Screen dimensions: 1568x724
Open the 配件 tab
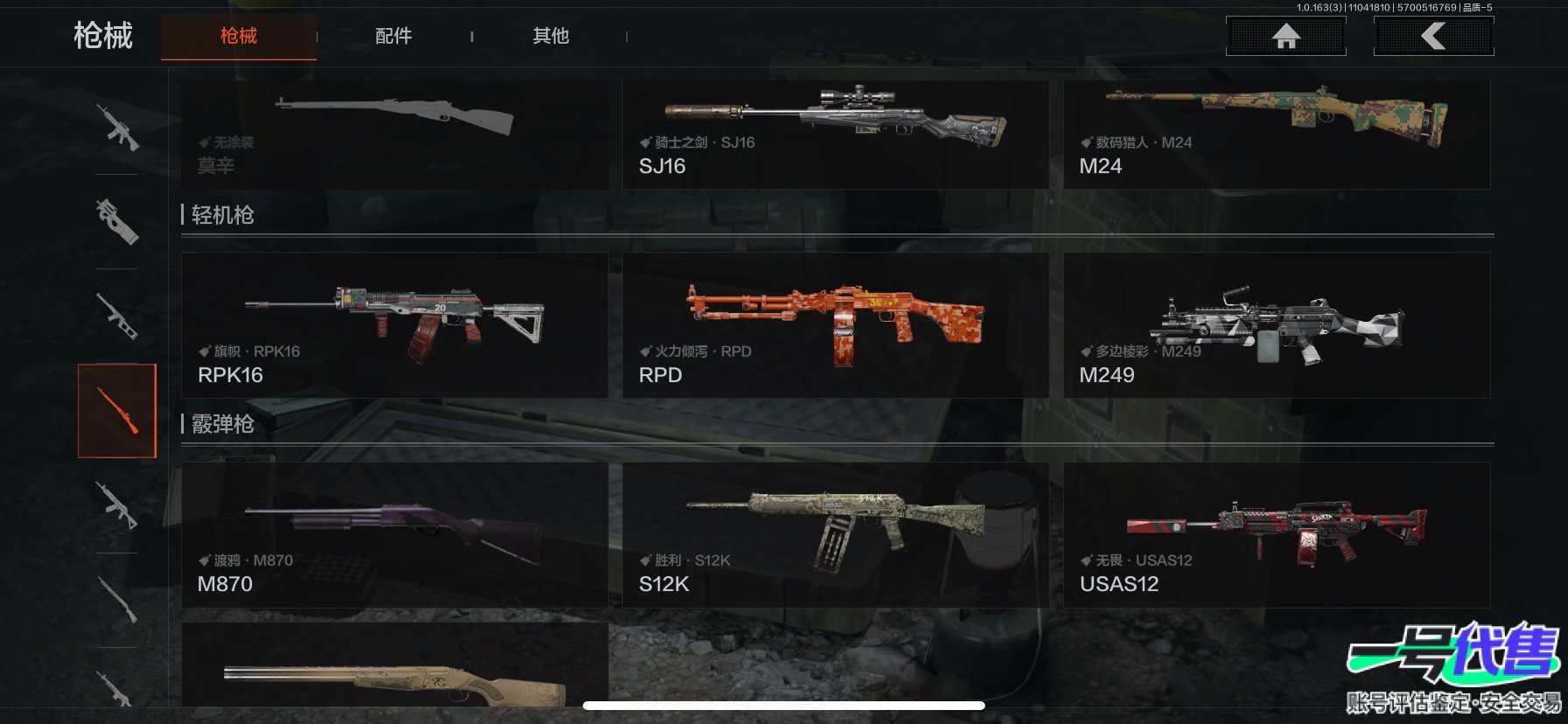pyautogui.click(x=393, y=36)
